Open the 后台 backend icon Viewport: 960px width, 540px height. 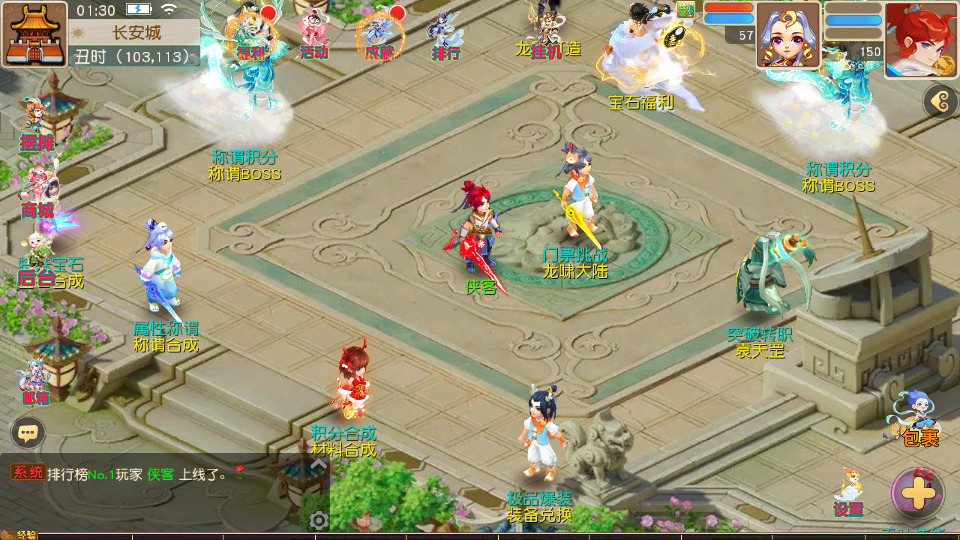click(37, 265)
